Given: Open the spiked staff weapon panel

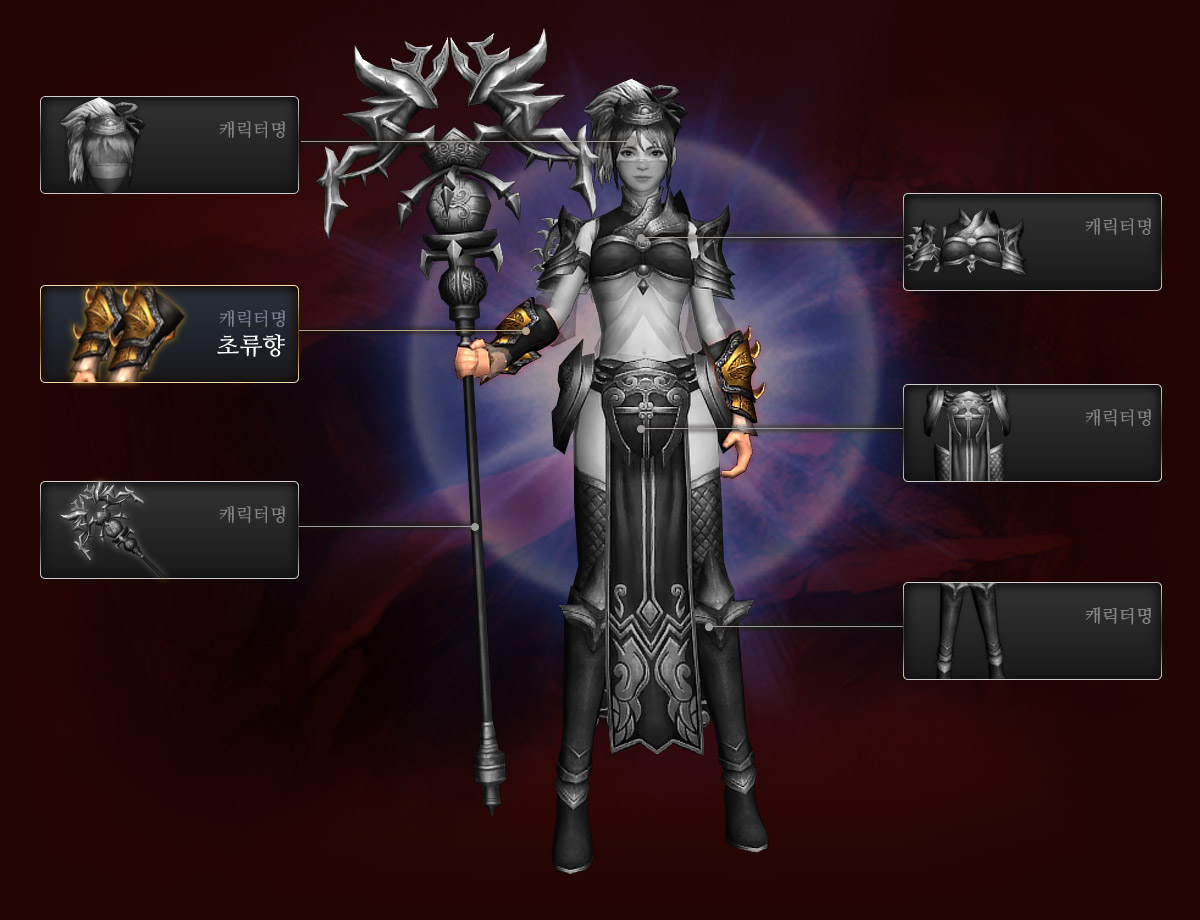Looking at the screenshot, I should (169, 529).
